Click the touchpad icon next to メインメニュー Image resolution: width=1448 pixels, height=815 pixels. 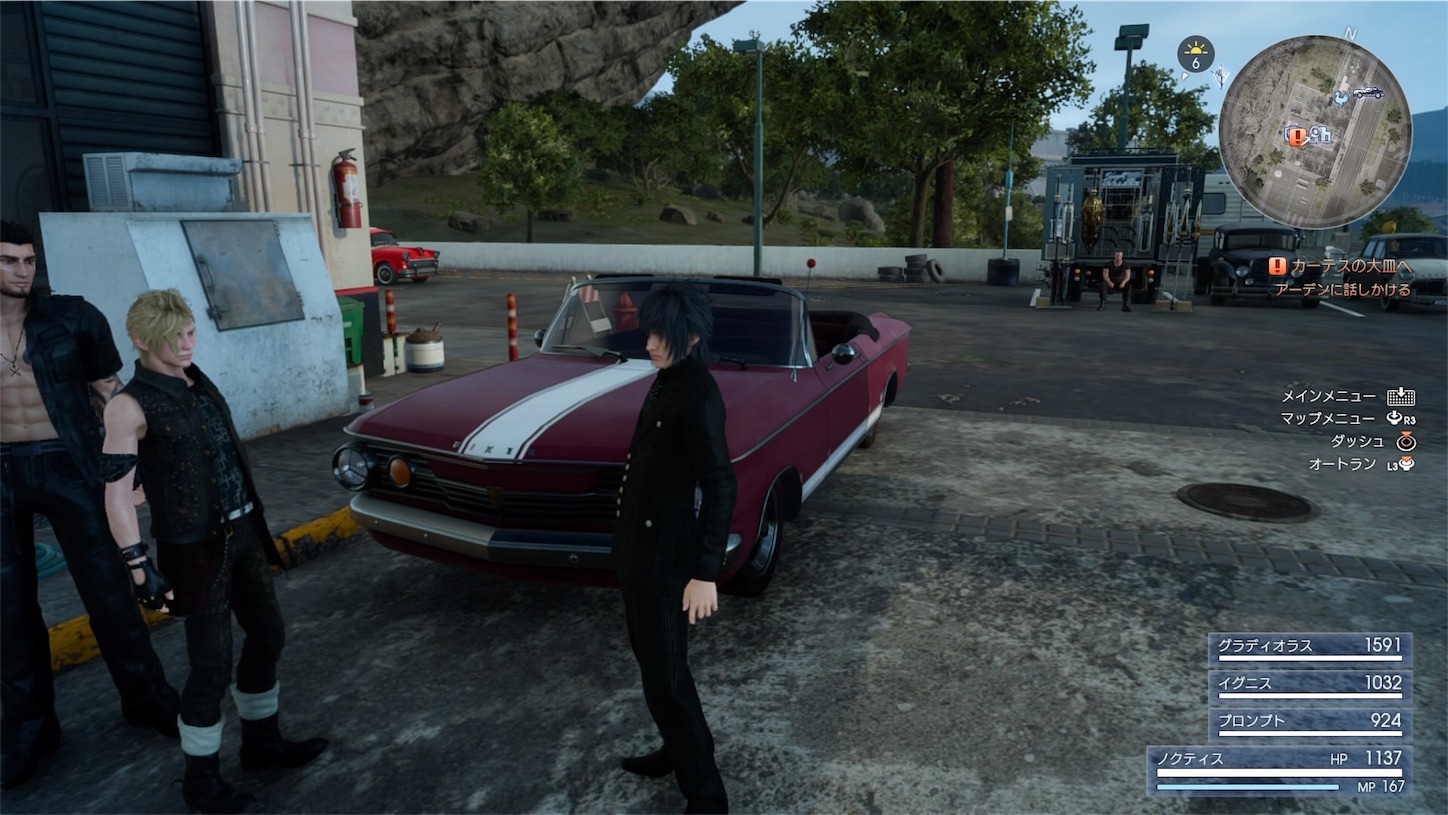coord(1400,397)
